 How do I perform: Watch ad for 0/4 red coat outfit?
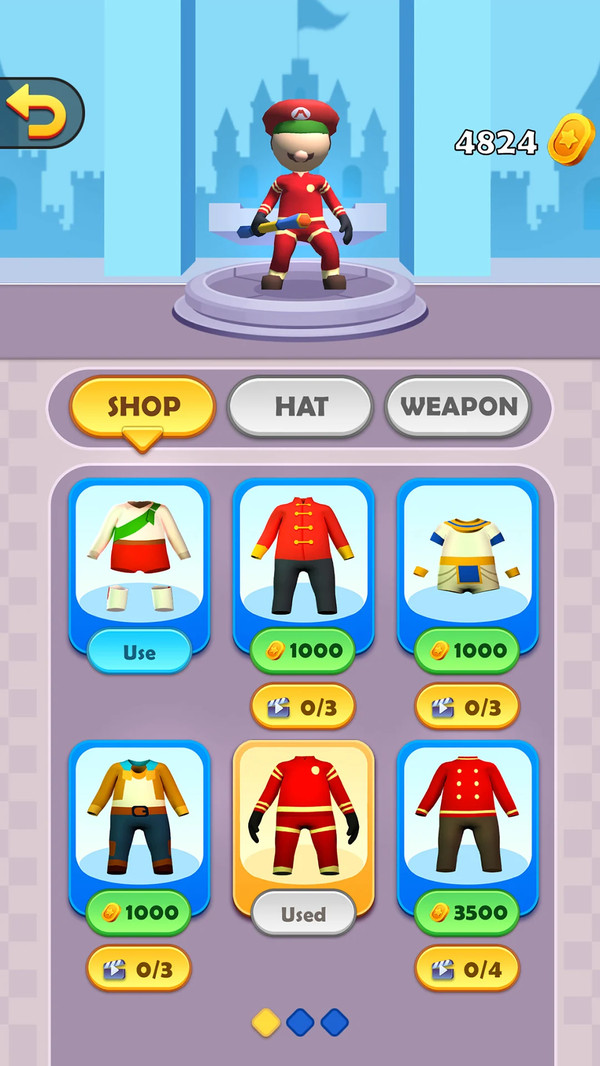(467, 968)
